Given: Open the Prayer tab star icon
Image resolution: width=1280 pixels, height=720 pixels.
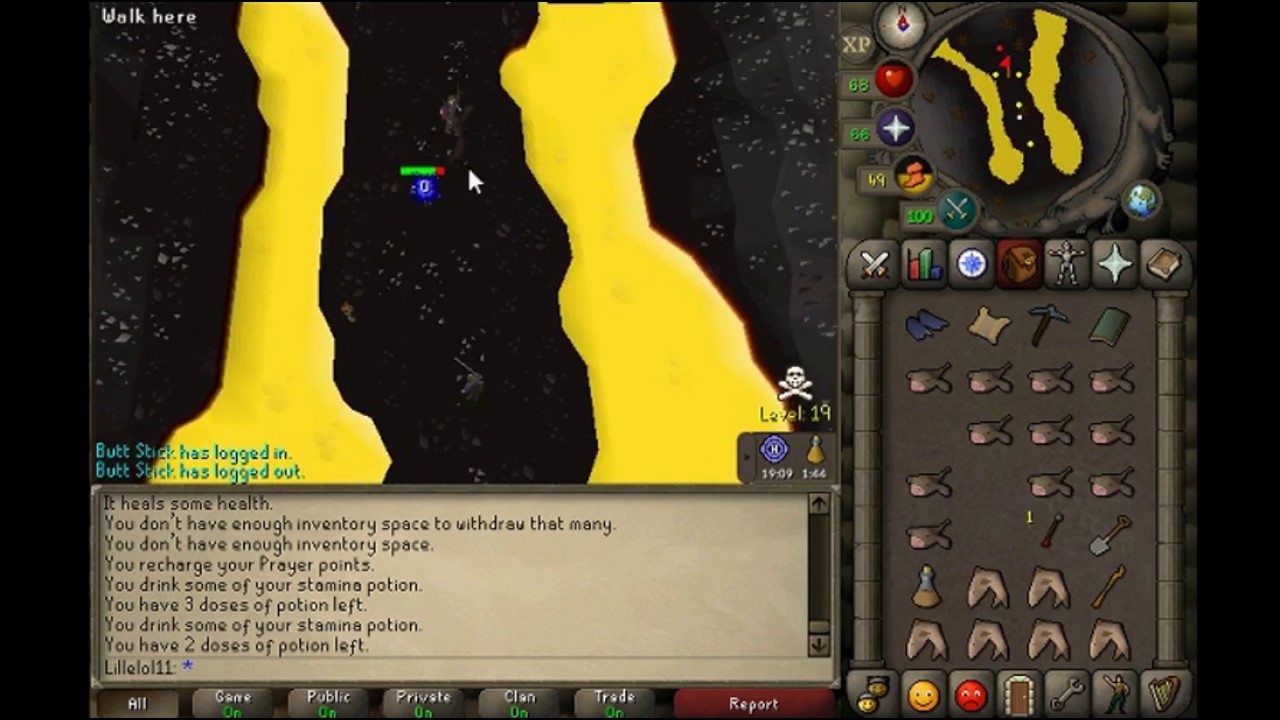Looking at the screenshot, I should pos(1115,264).
